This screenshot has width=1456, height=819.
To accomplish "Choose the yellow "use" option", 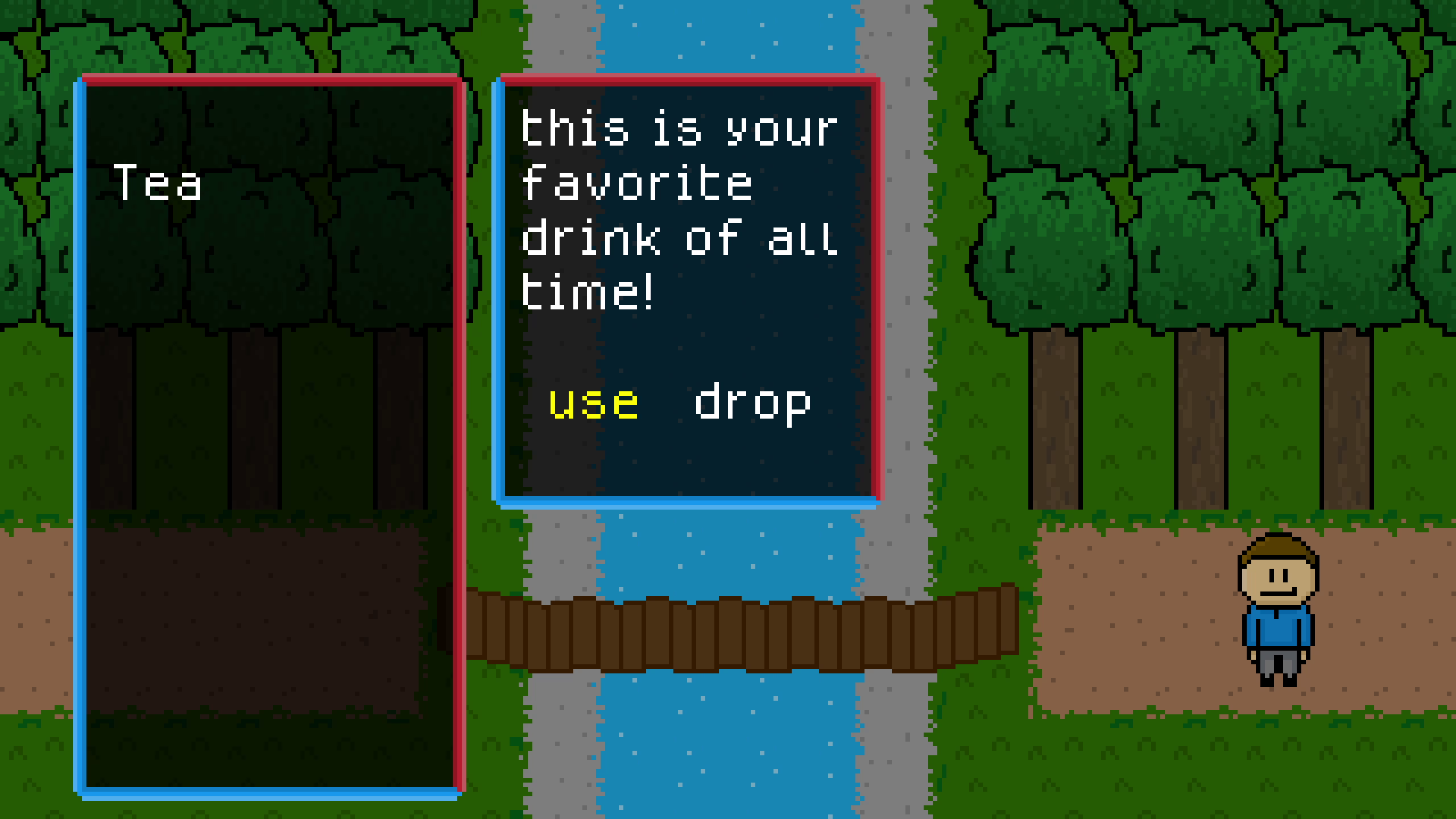I will pyautogui.click(x=593, y=403).
